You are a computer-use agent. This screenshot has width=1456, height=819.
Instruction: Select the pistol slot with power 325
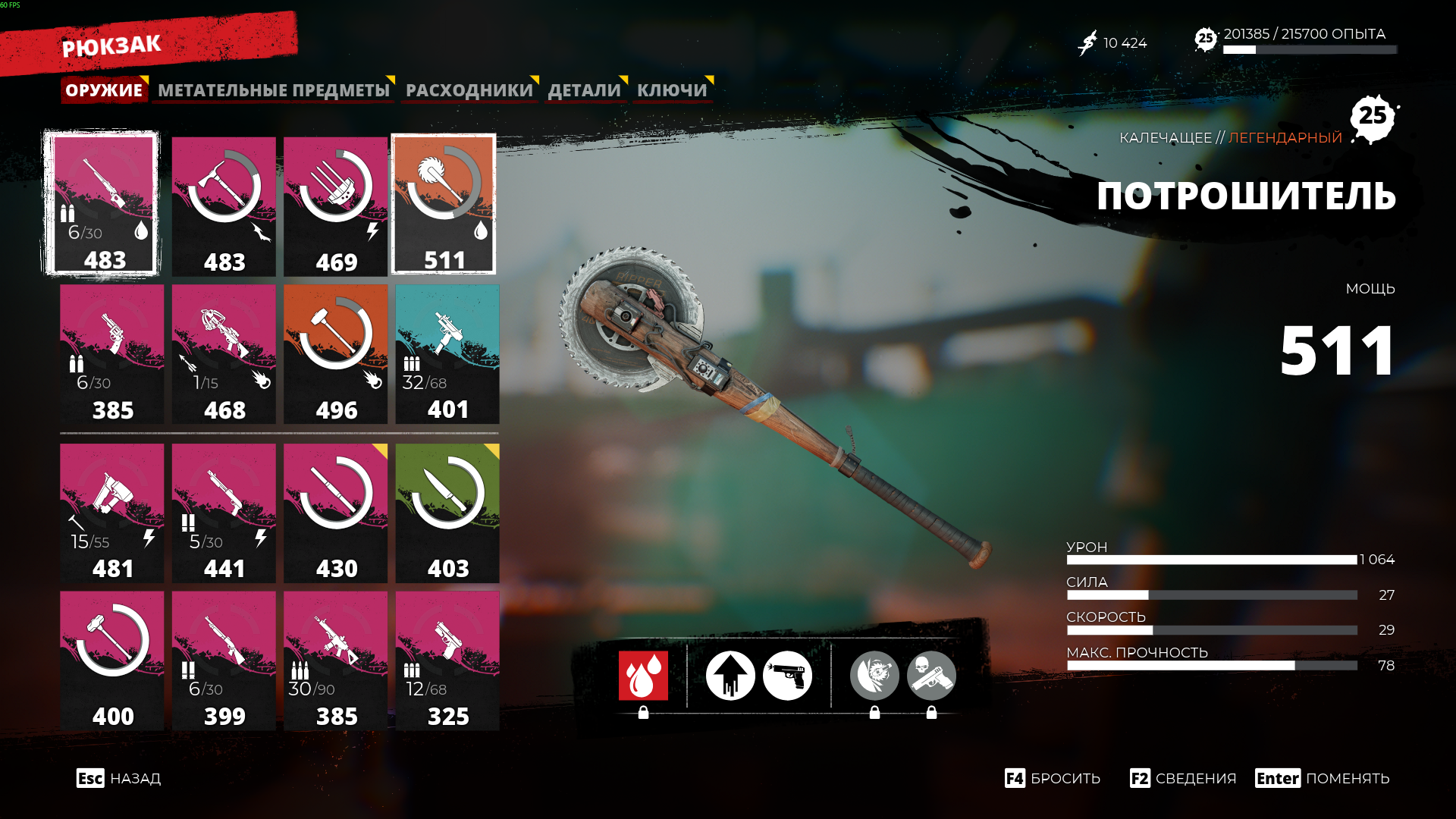coord(447,661)
